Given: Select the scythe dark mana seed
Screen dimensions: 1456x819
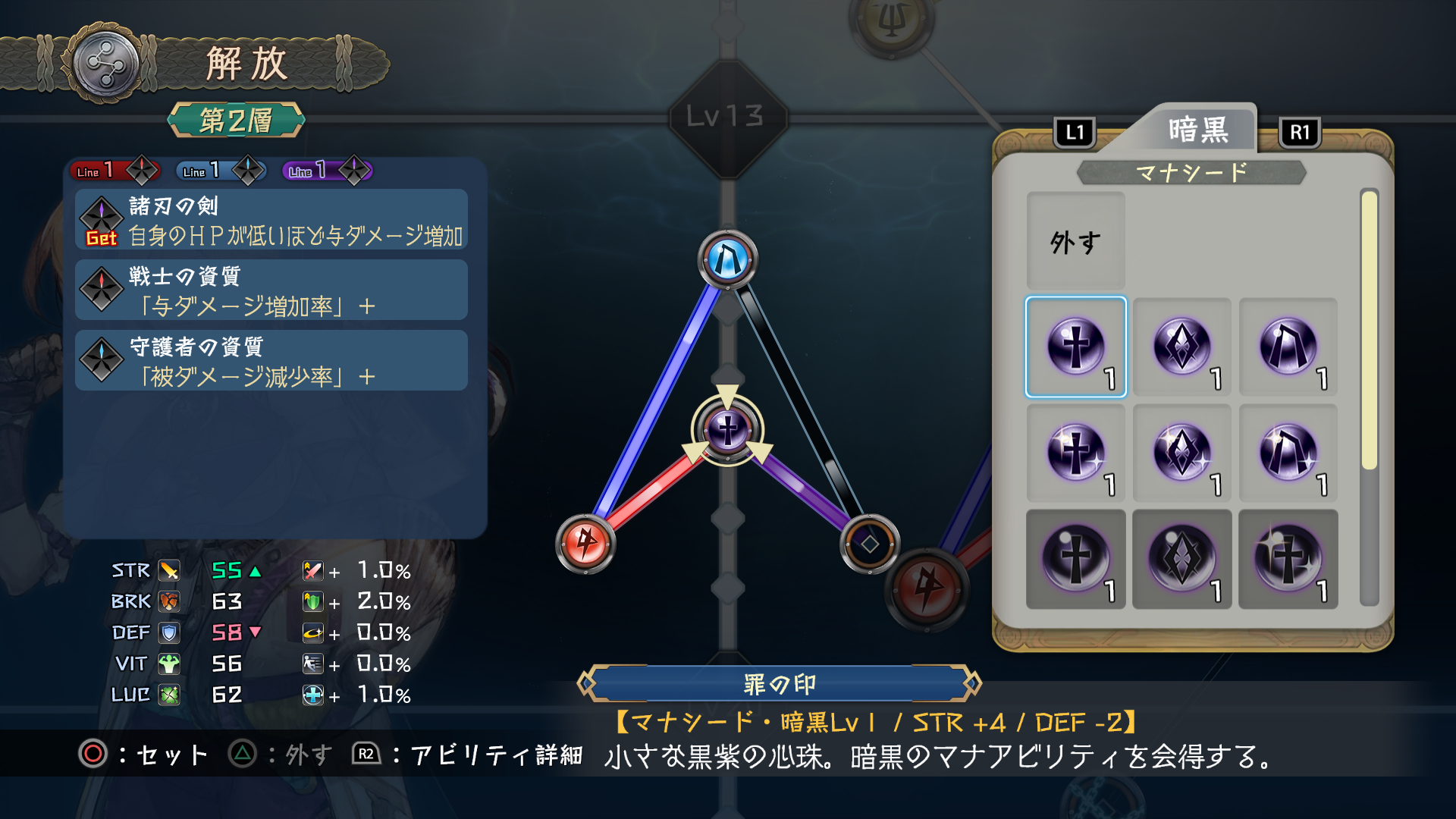Looking at the screenshot, I should point(1288,347).
